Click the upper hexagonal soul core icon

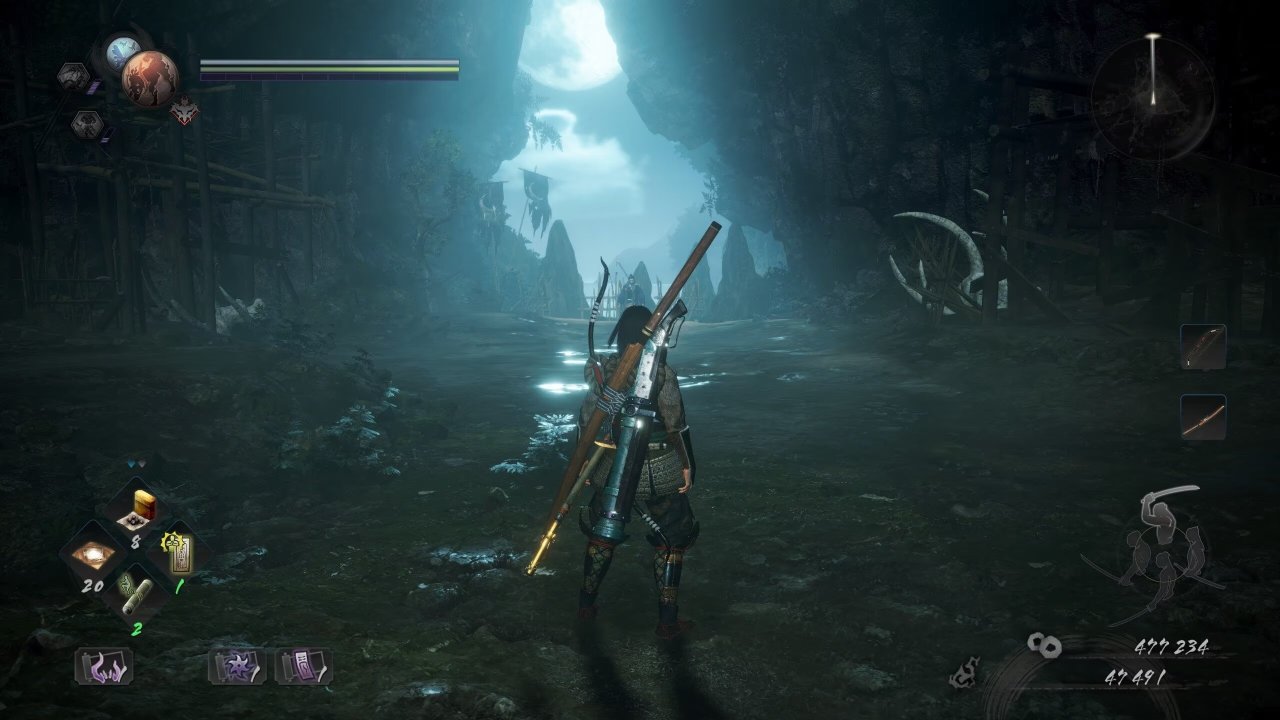pyautogui.click(x=73, y=76)
